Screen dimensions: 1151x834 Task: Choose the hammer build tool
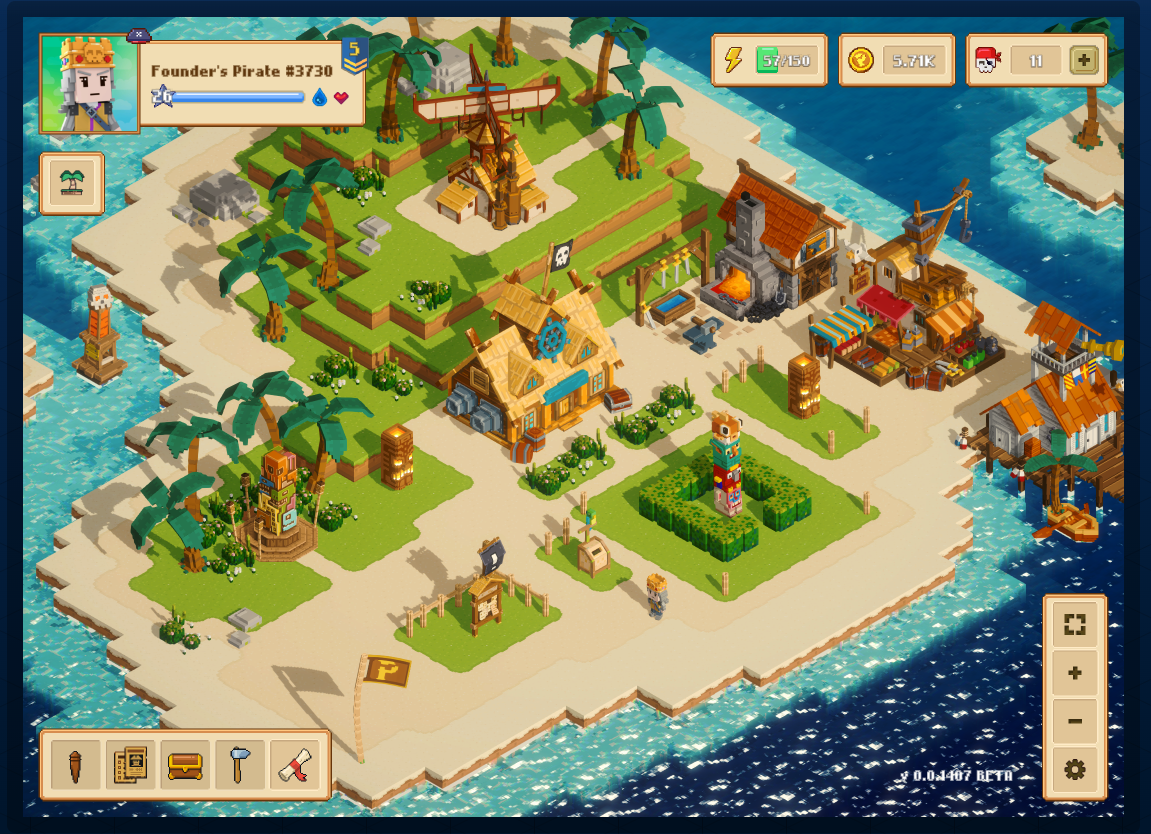tap(240, 765)
